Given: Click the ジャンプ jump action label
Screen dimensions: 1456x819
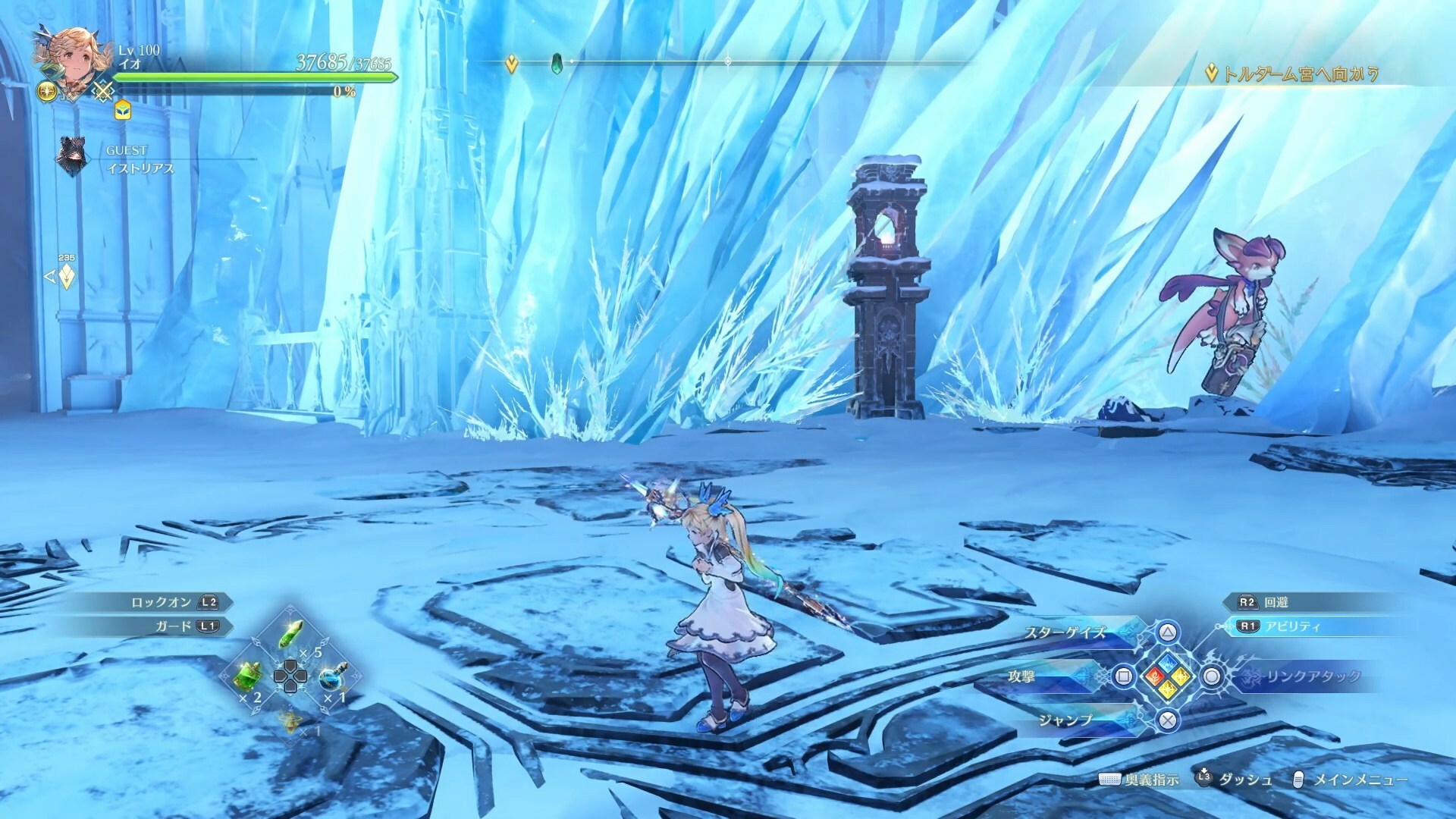Looking at the screenshot, I should [1066, 720].
